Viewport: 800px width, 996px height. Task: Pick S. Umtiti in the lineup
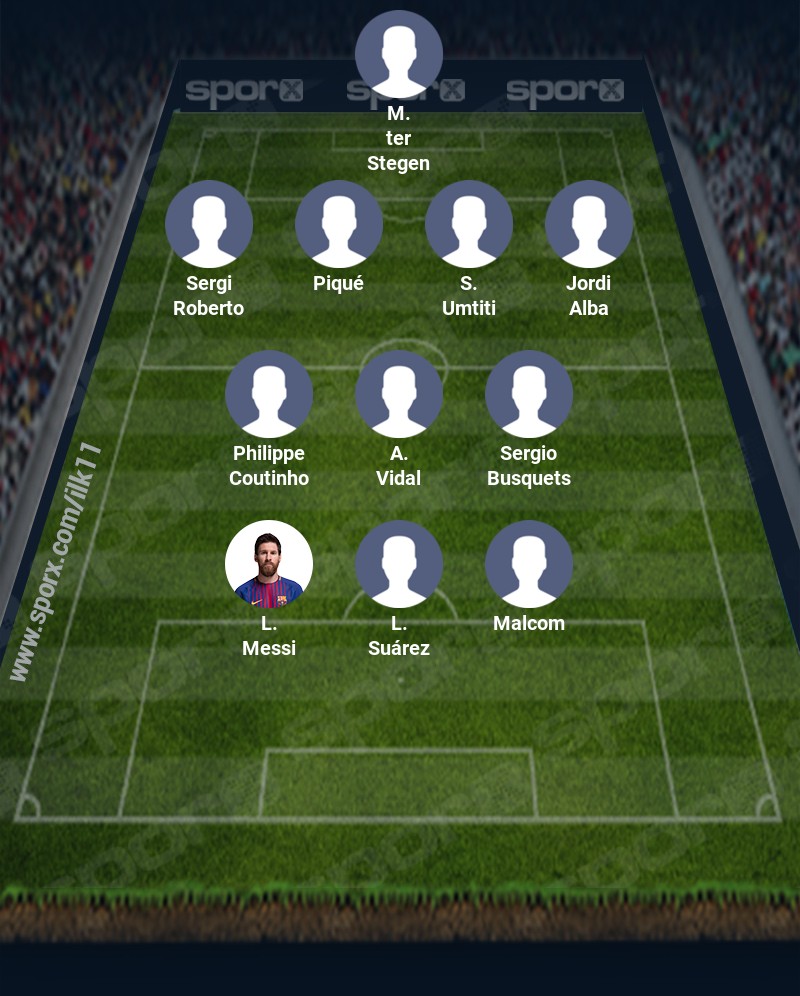coord(469,224)
